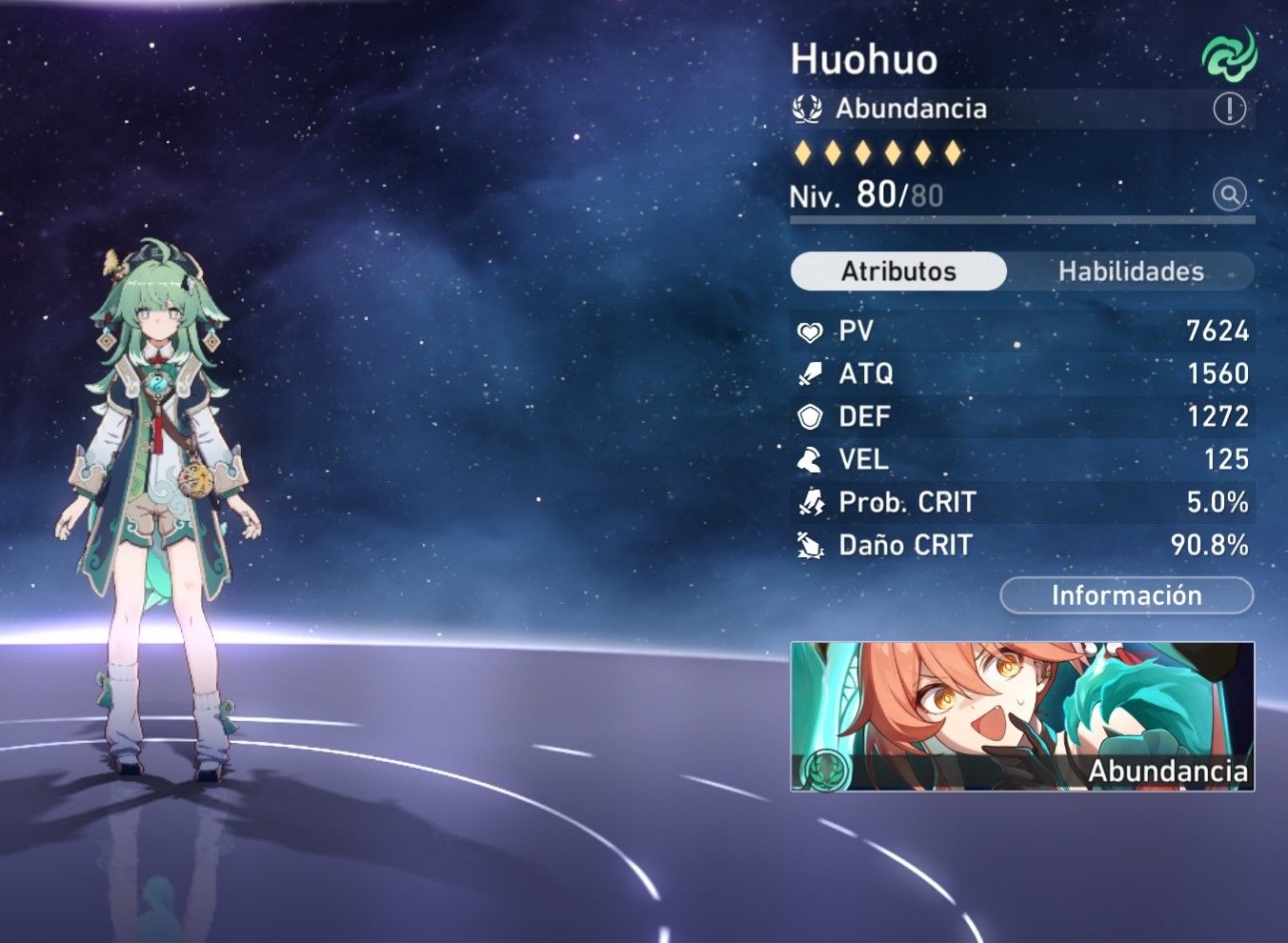Click the Wind element icon beside Huohuo's name
Screen dimensions: 1288x943
1229,57
